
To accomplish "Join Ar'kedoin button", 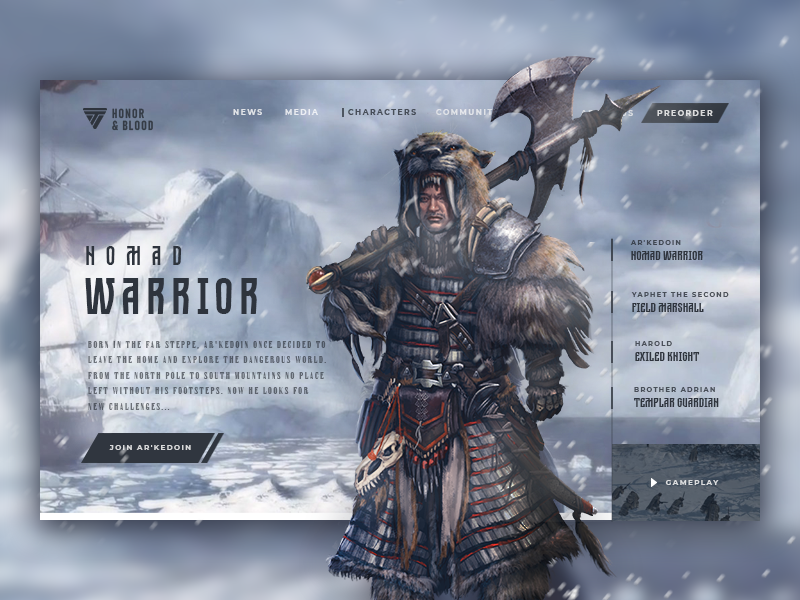I will (150, 447).
